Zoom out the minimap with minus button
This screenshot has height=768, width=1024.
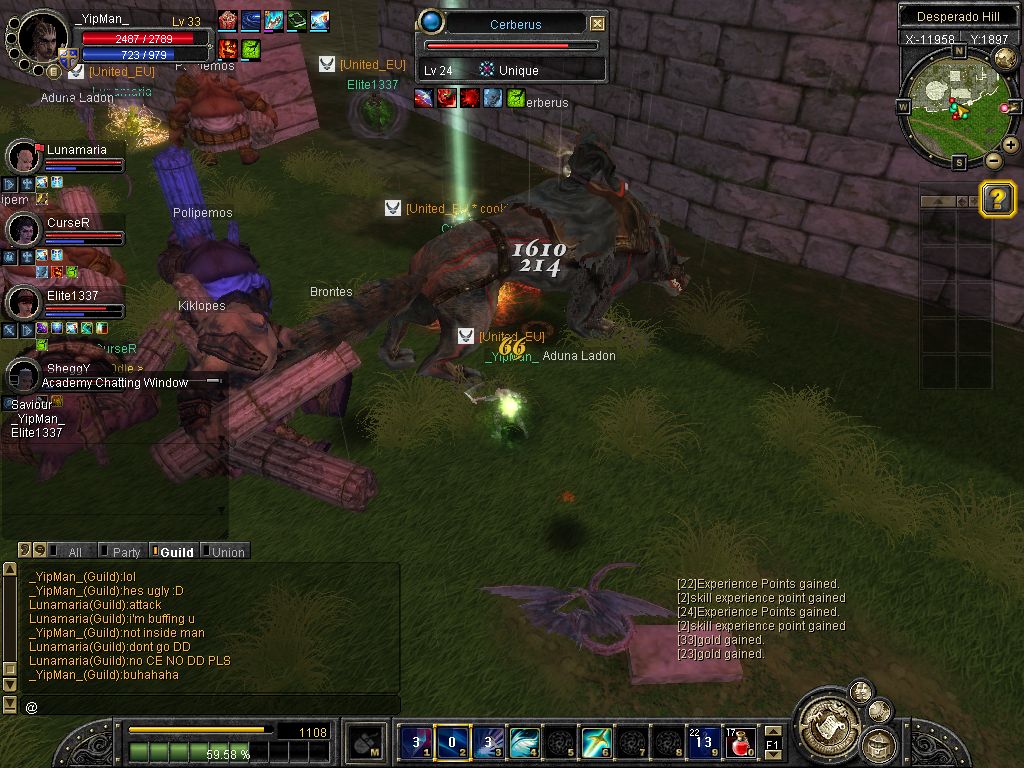(x=993, y=160)
